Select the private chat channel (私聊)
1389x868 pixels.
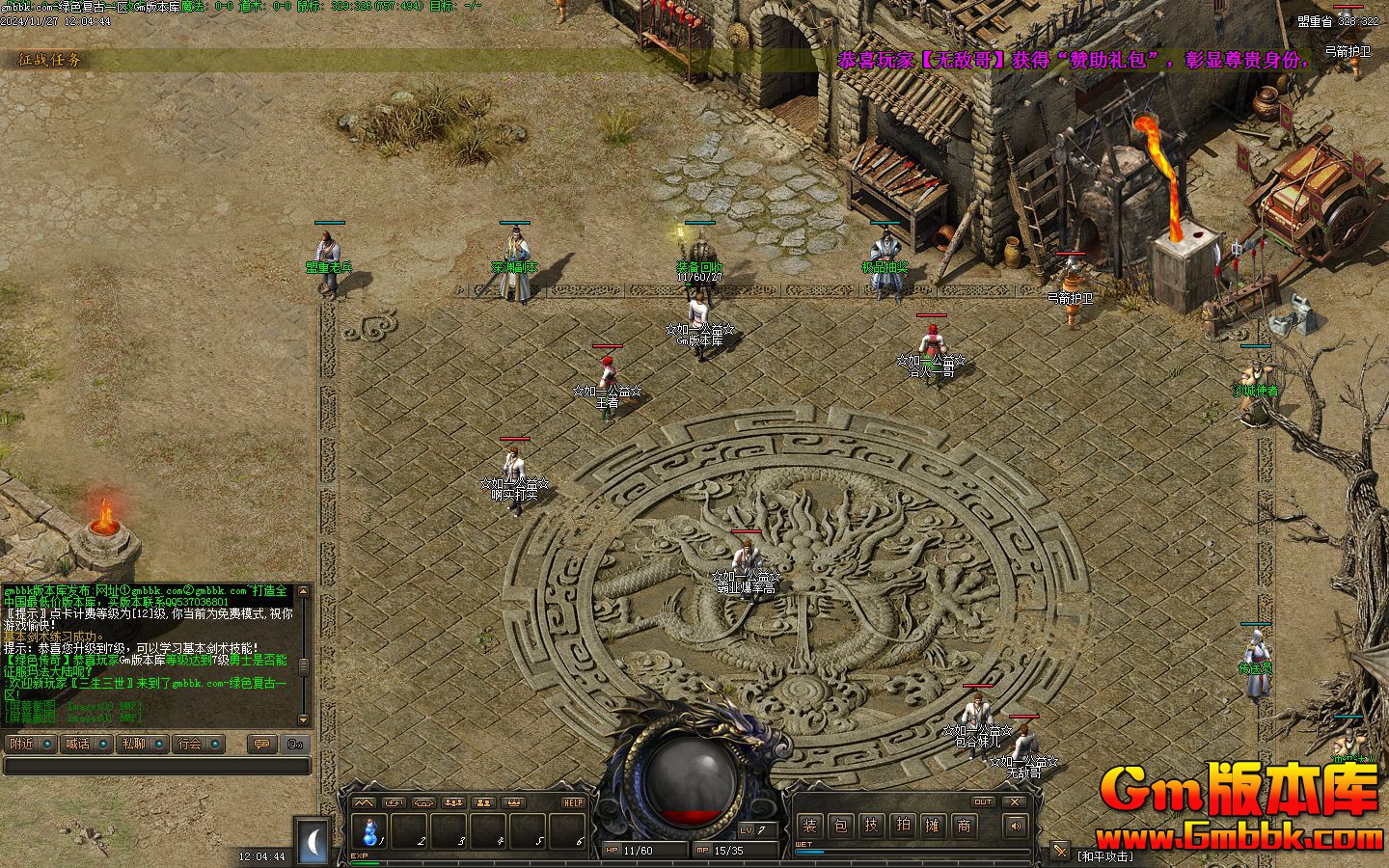[x=140, y=744]
